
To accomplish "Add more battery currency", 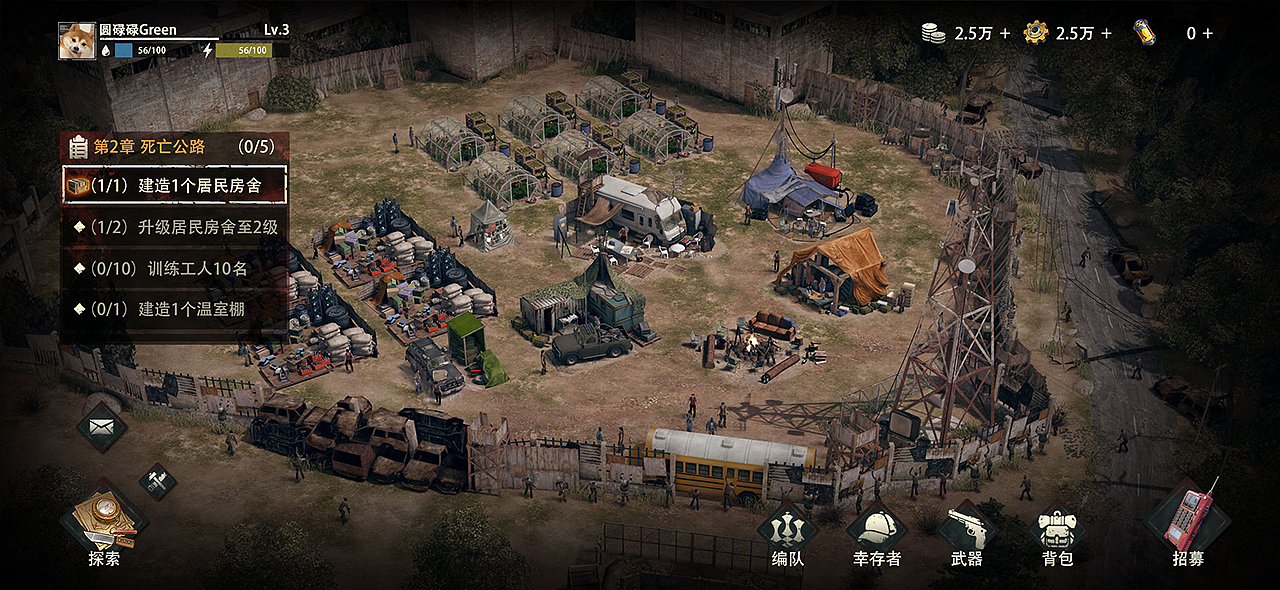I will [1207, 33].
